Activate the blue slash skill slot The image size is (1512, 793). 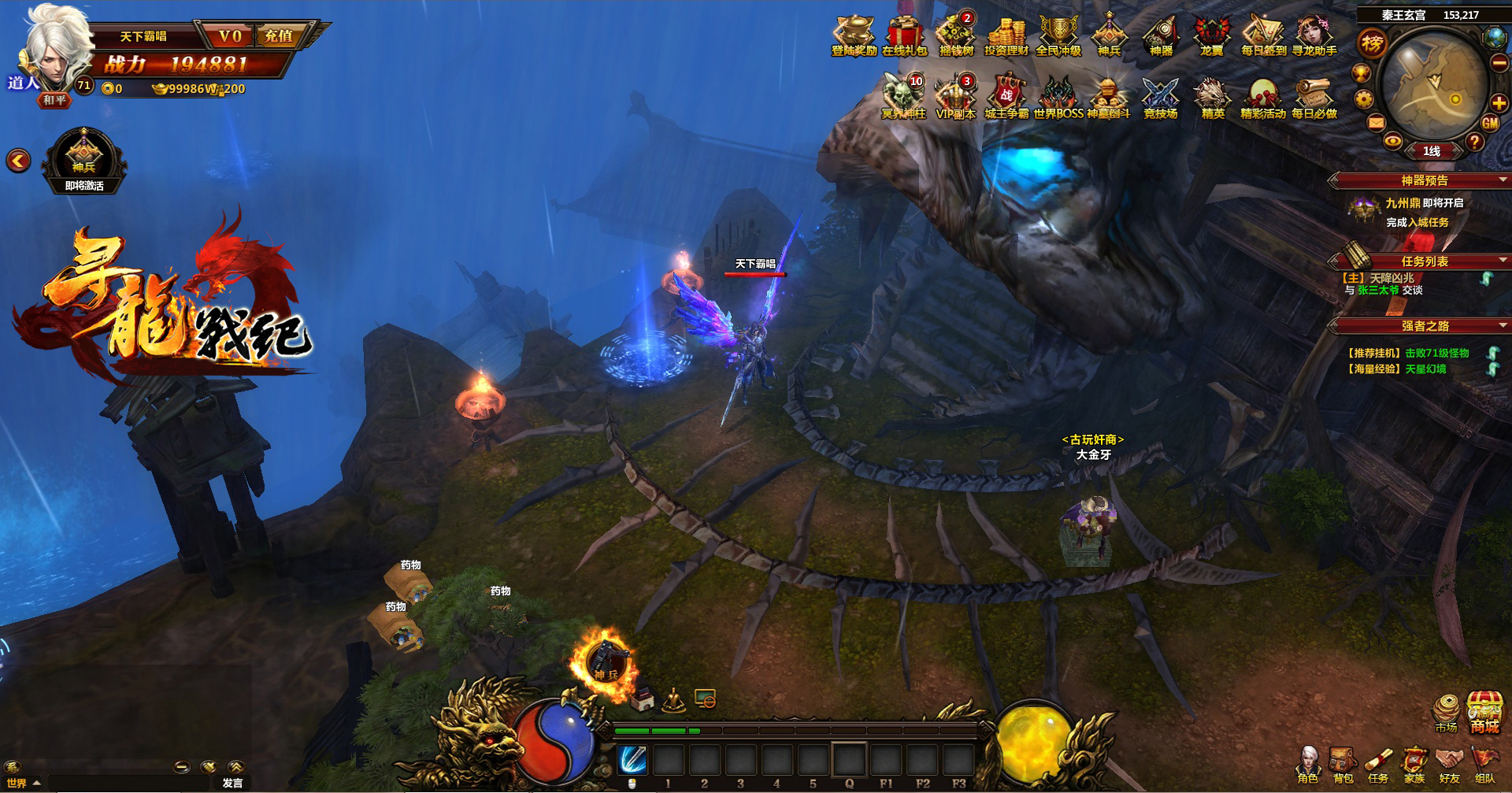point(632,760)
